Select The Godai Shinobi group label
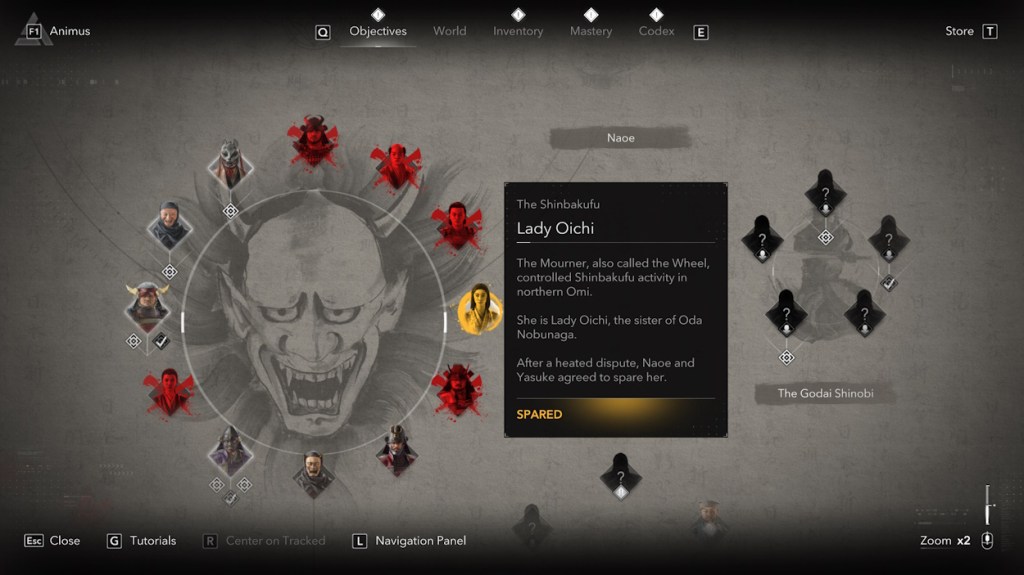The height and width of the screenshot is (575, 1024). [x=825, y=393]
